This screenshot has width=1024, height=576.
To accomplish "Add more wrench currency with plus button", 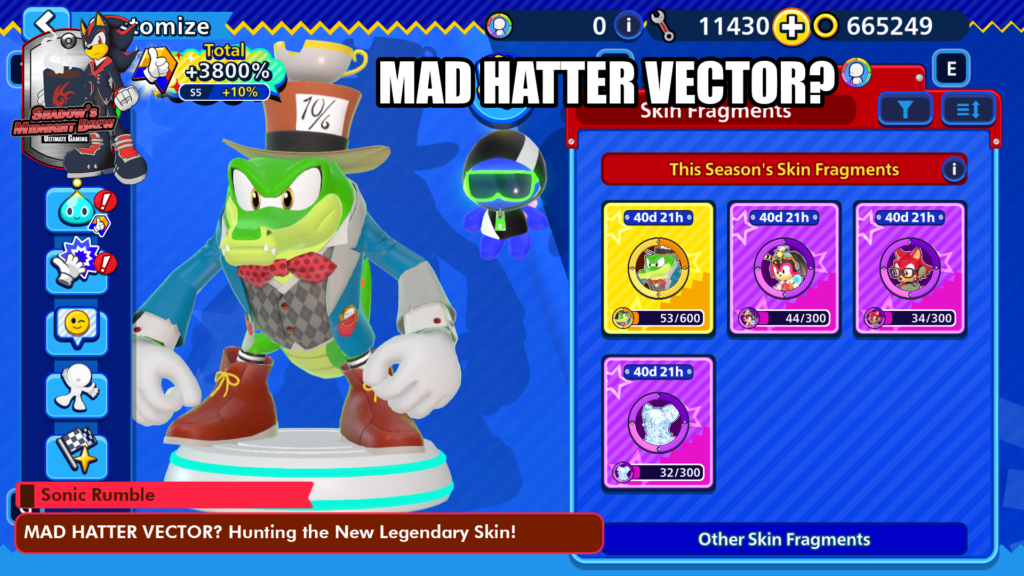I will tap(792, 27).
